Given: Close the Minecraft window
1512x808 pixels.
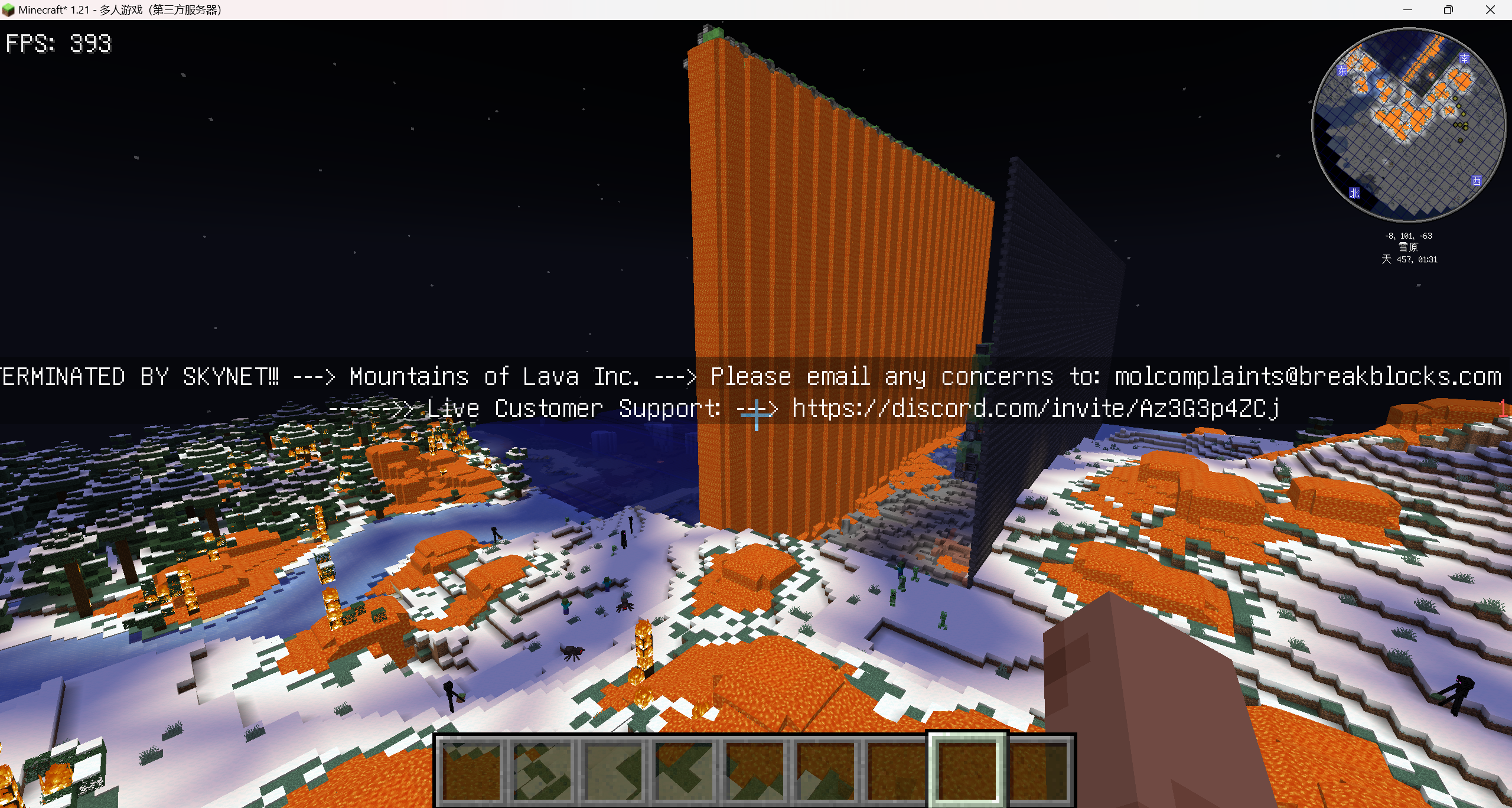Looking at the screenshot, I should point(1490,10).
